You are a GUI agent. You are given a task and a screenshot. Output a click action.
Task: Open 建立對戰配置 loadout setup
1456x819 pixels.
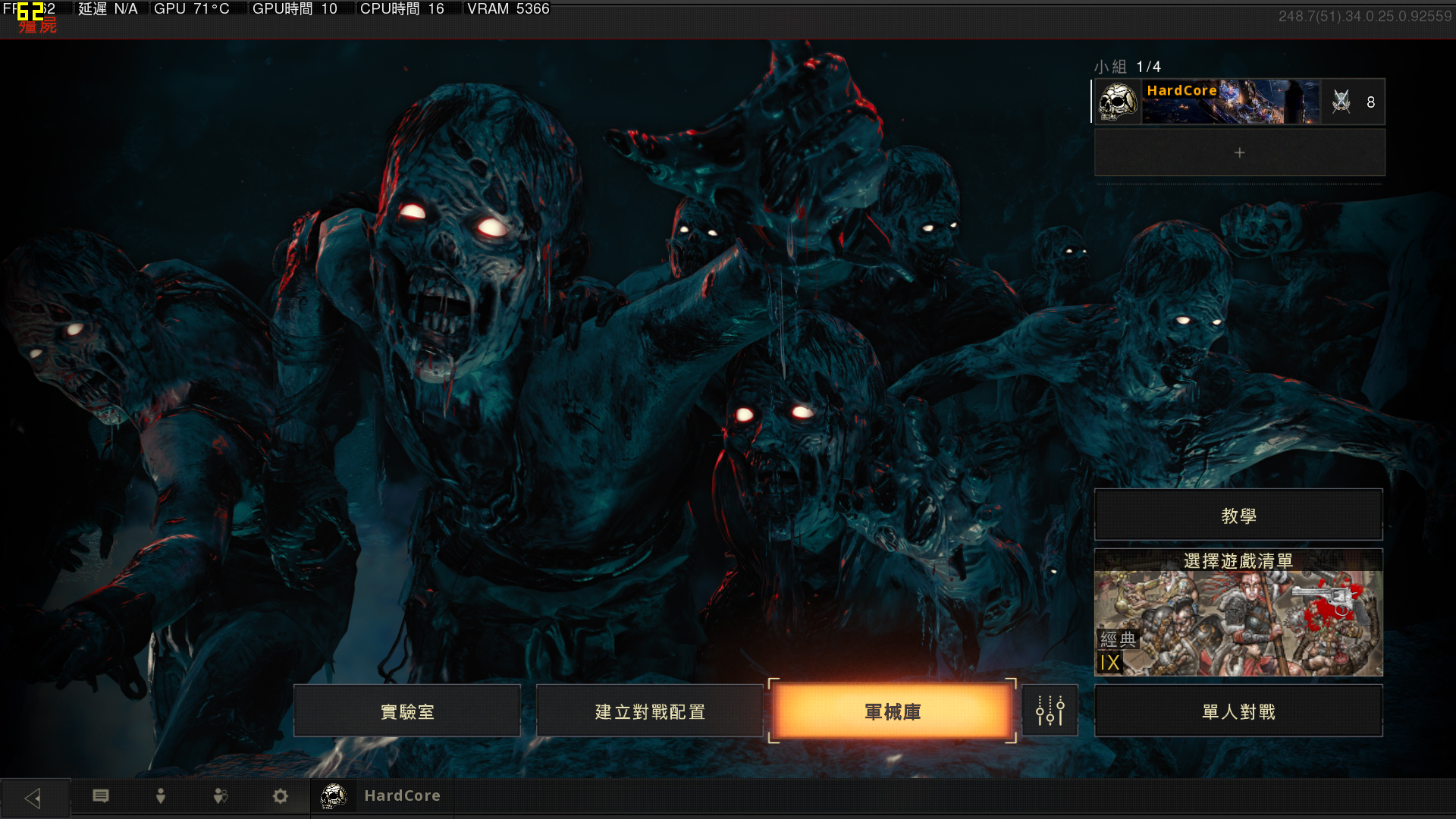coord(650,711)
